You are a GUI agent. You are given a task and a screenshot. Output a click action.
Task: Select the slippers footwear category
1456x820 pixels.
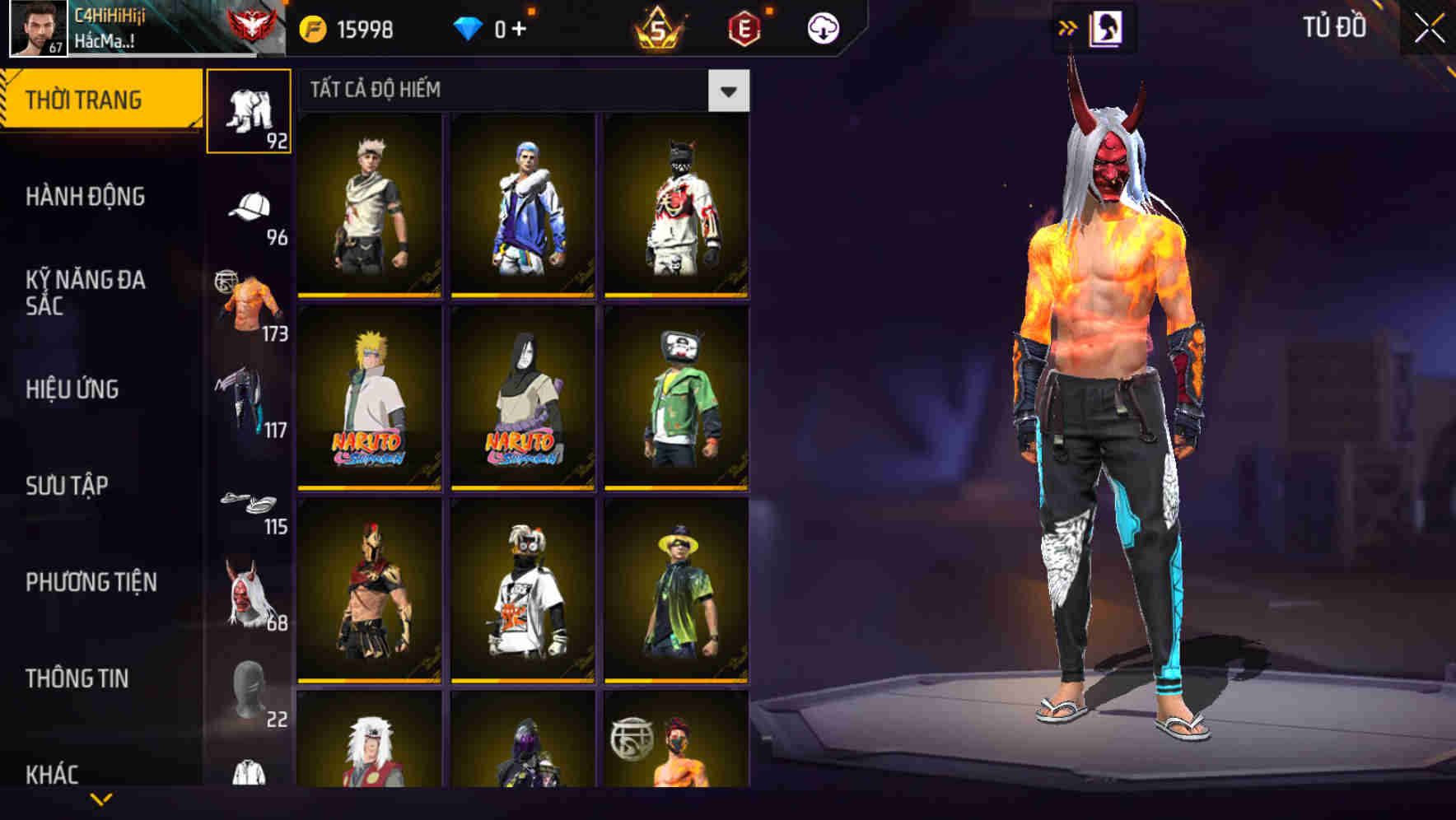pyautogui.click(x=247, y=501)
